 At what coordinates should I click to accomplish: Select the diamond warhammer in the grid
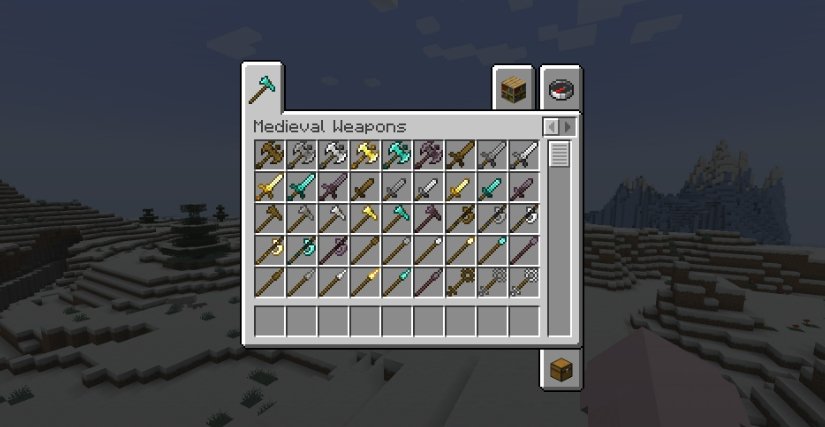pos(397,218)
